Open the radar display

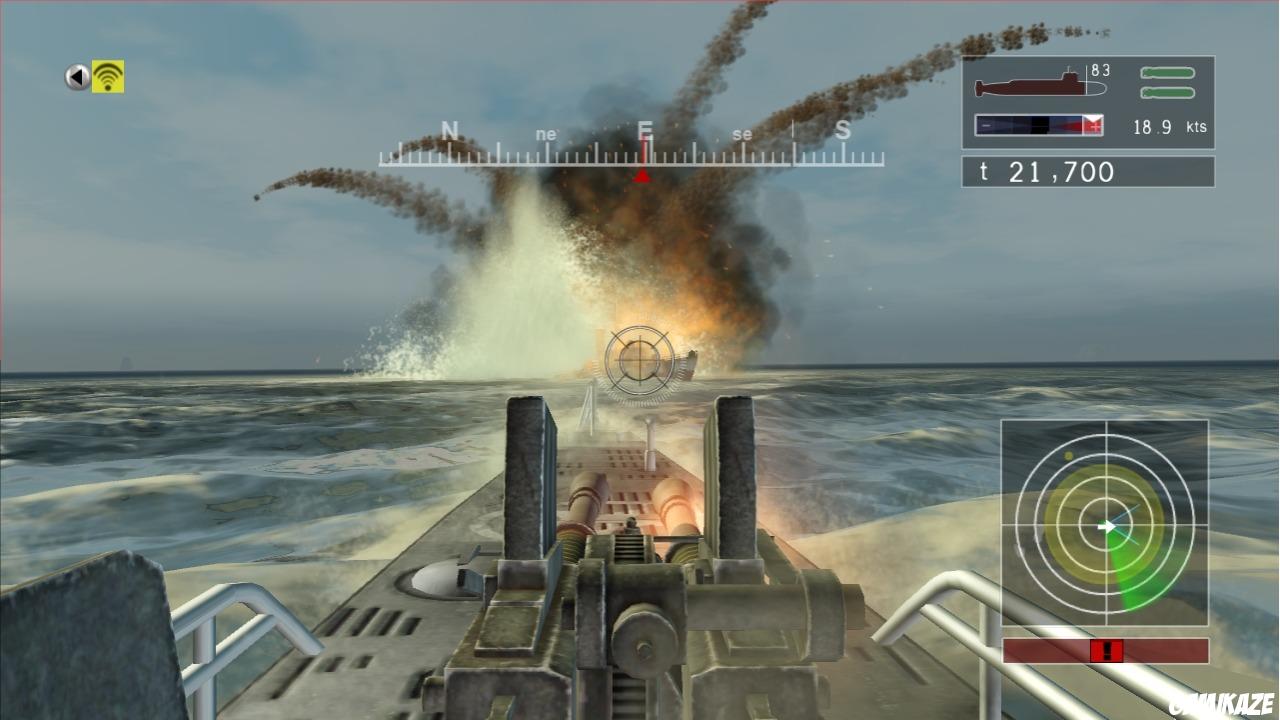pyautogui.click(x=1105, y=525)
